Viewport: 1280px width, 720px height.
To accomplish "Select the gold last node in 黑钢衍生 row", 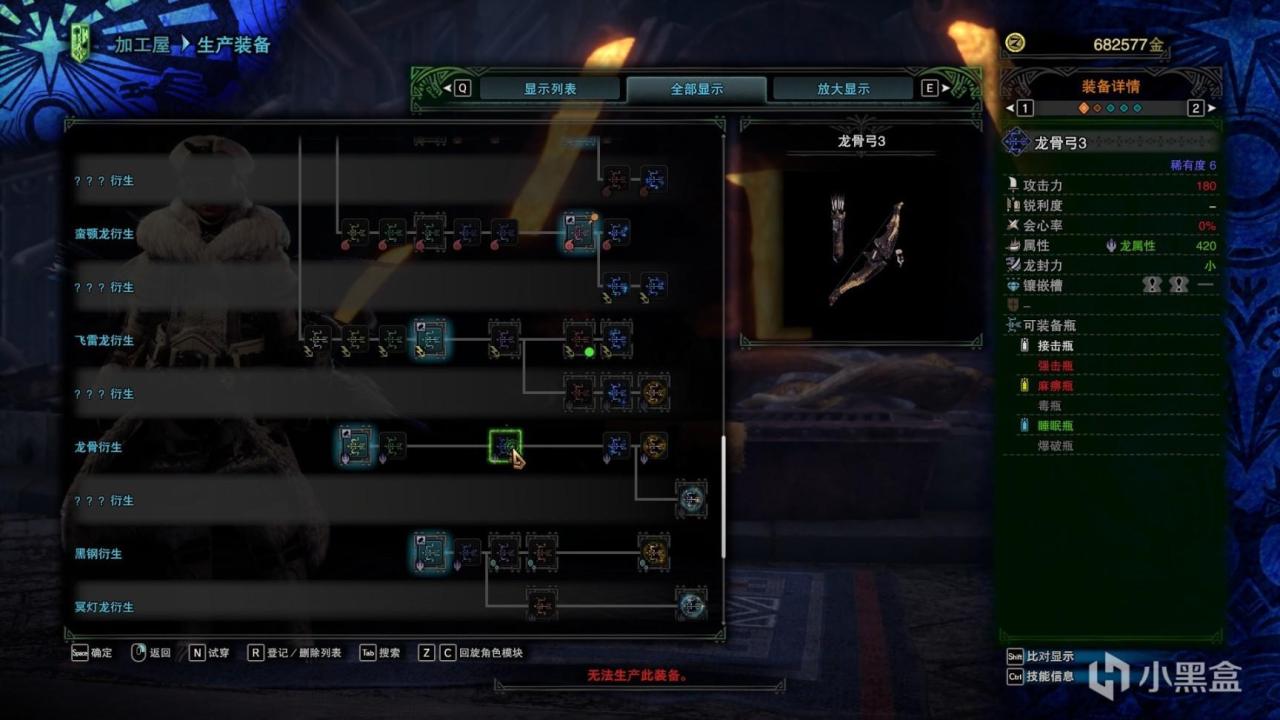I will click(654, 552).
